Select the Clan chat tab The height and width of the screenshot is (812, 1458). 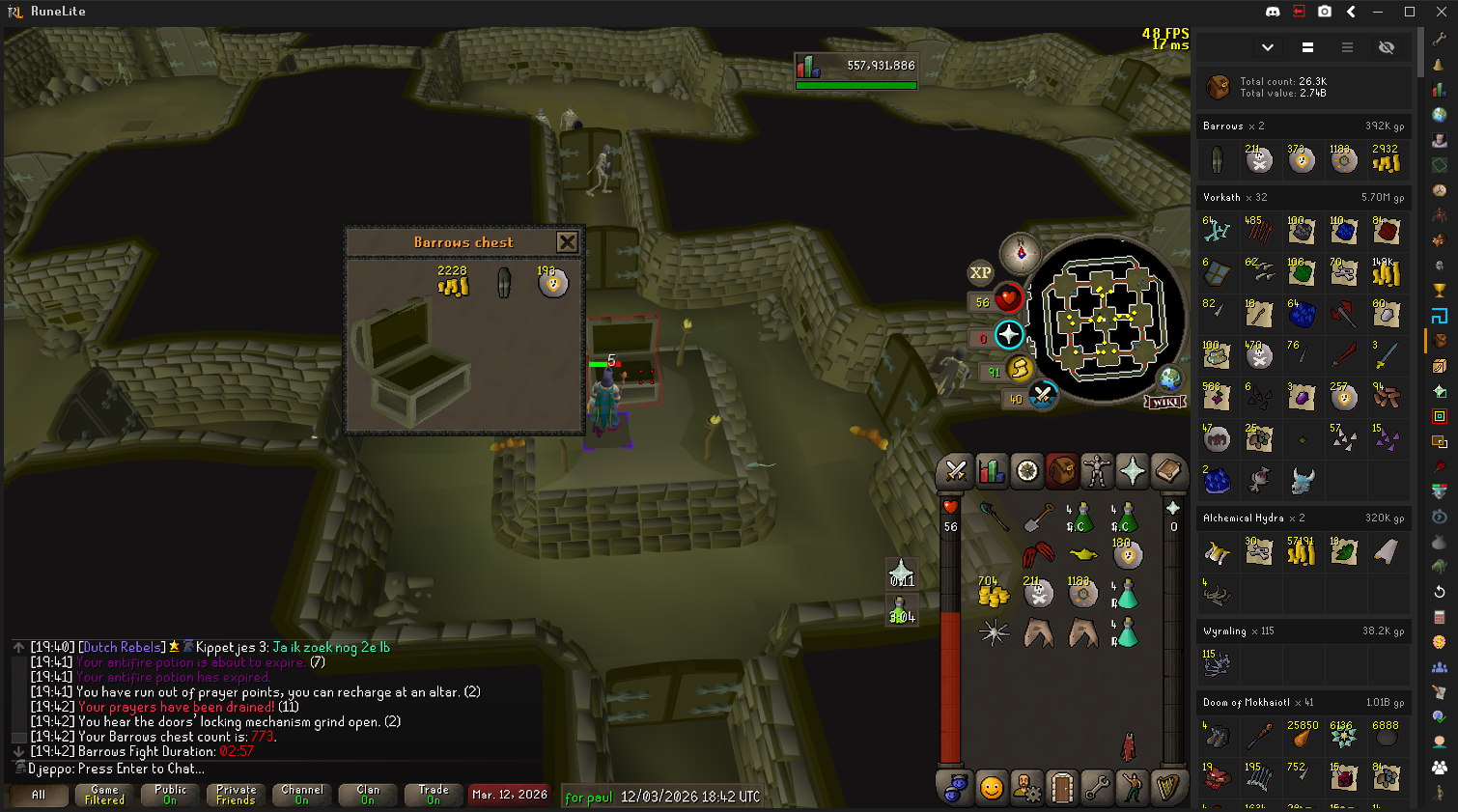pos(368,795)
